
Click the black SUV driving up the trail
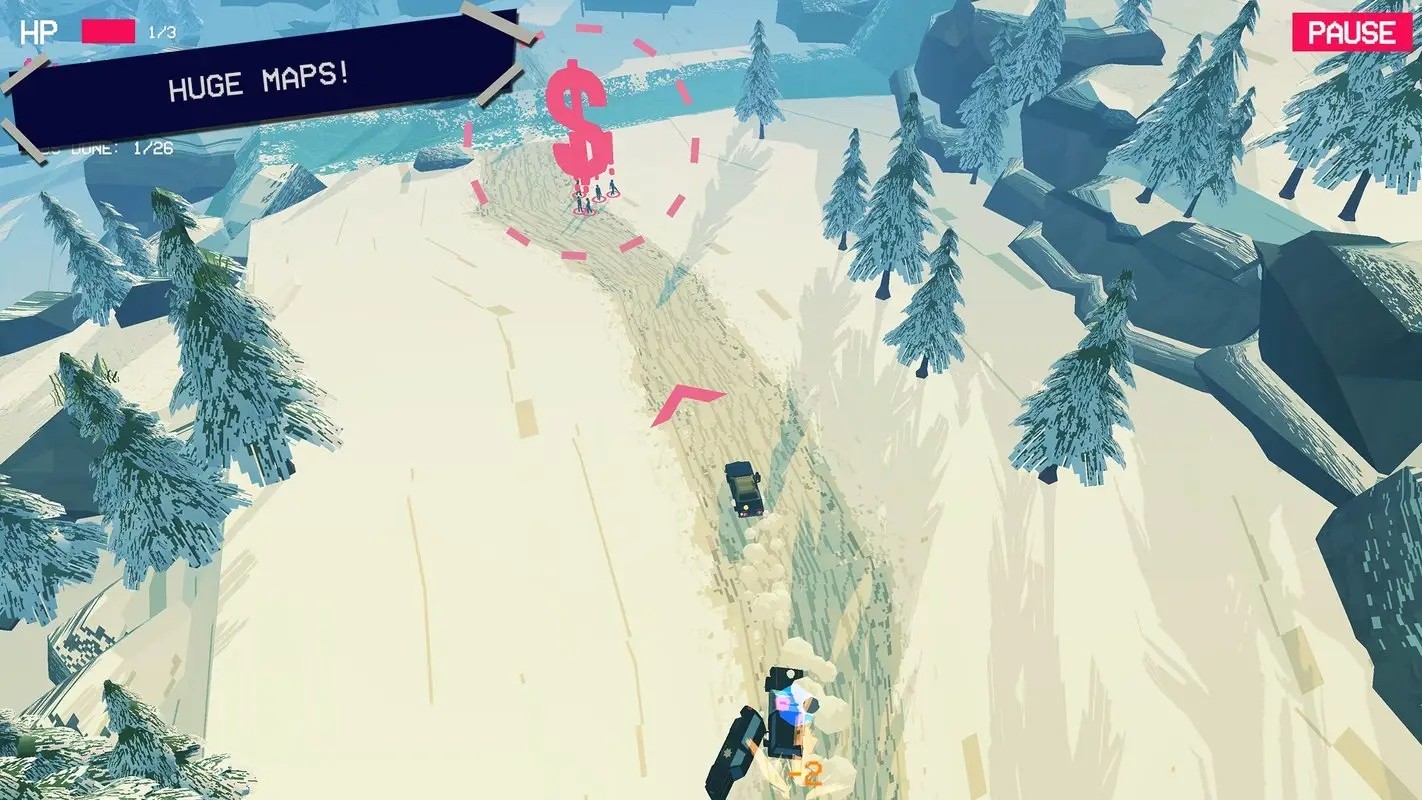coord(744,491)
